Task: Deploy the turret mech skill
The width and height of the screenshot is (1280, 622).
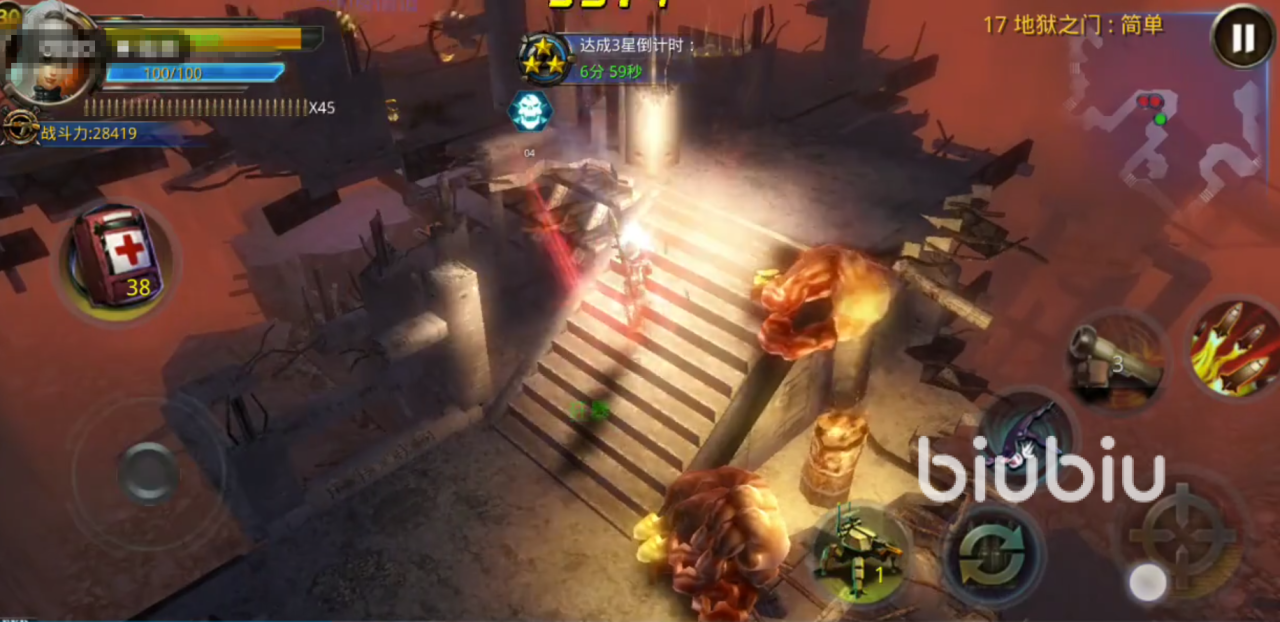Action: 857,553
